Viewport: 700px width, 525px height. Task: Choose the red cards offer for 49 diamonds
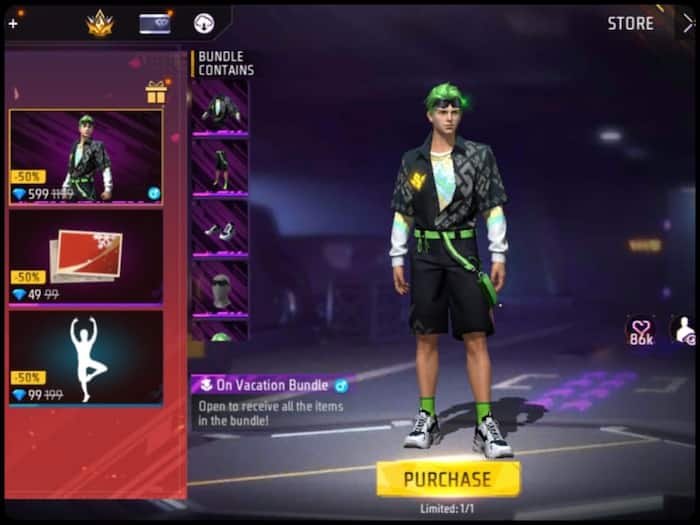[x=86, y=257]
